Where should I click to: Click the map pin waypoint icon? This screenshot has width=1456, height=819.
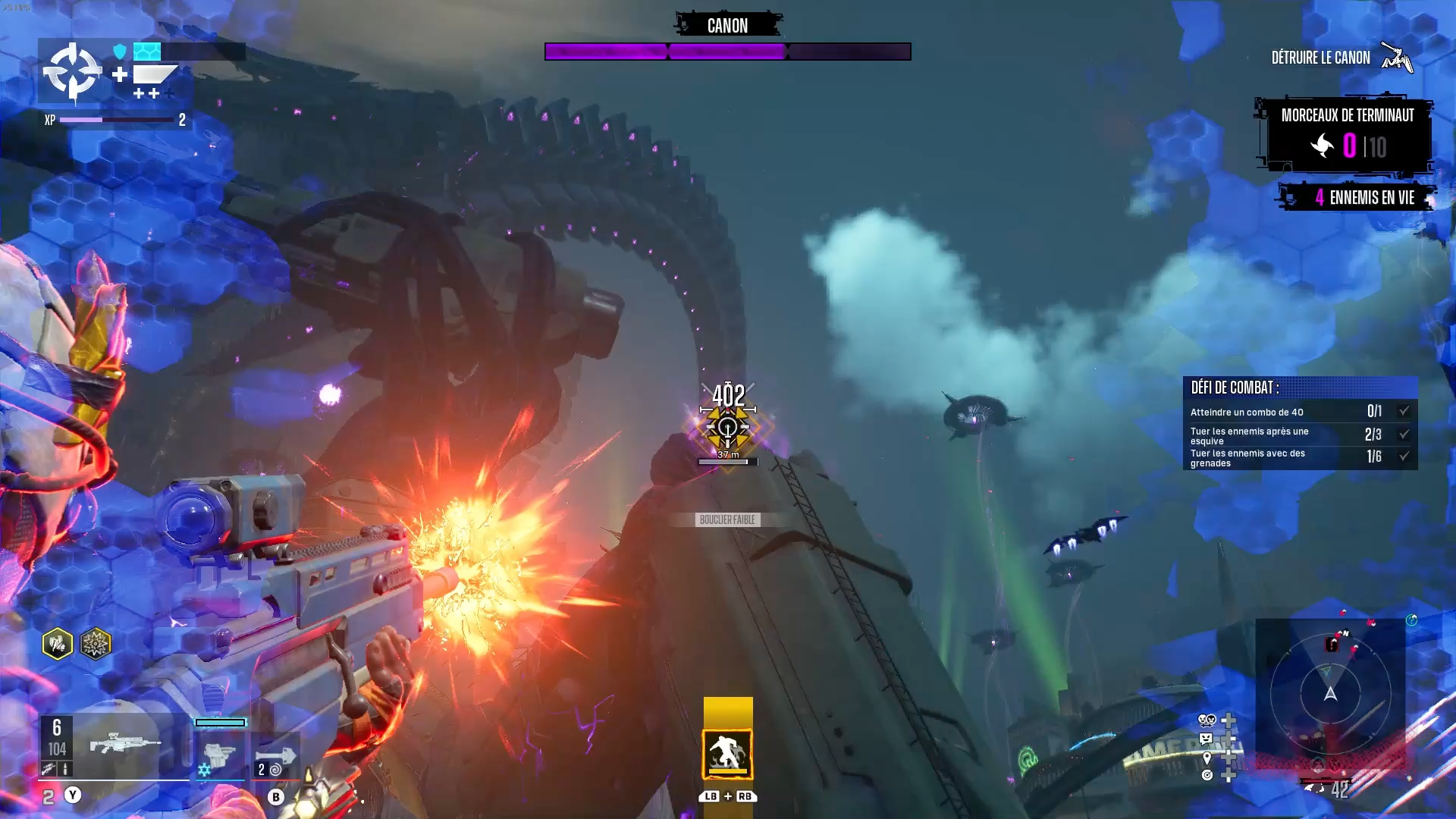pyautogui.click(x=1207, y=757)
